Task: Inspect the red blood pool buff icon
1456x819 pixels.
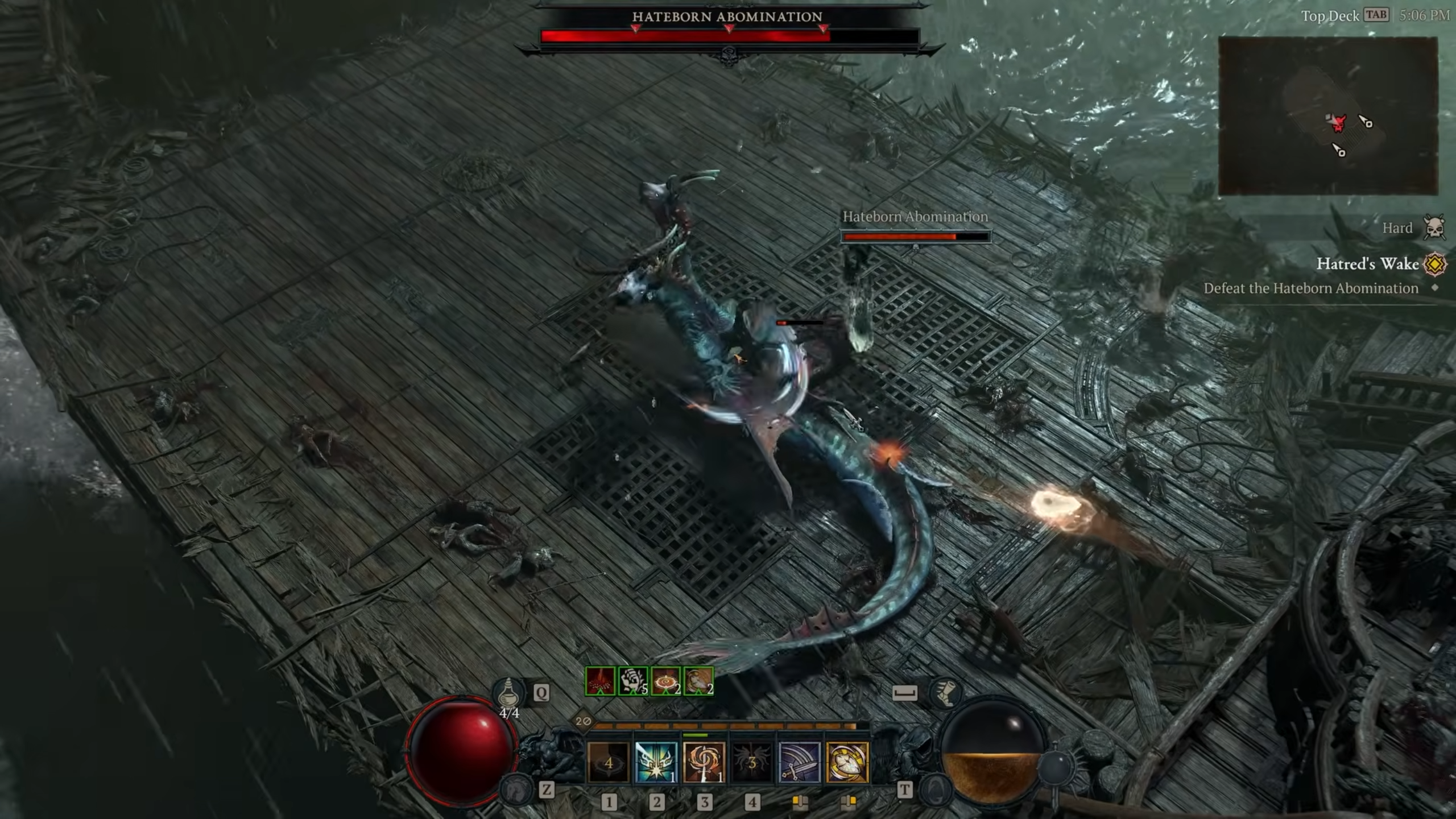Action: pos(601,681)
